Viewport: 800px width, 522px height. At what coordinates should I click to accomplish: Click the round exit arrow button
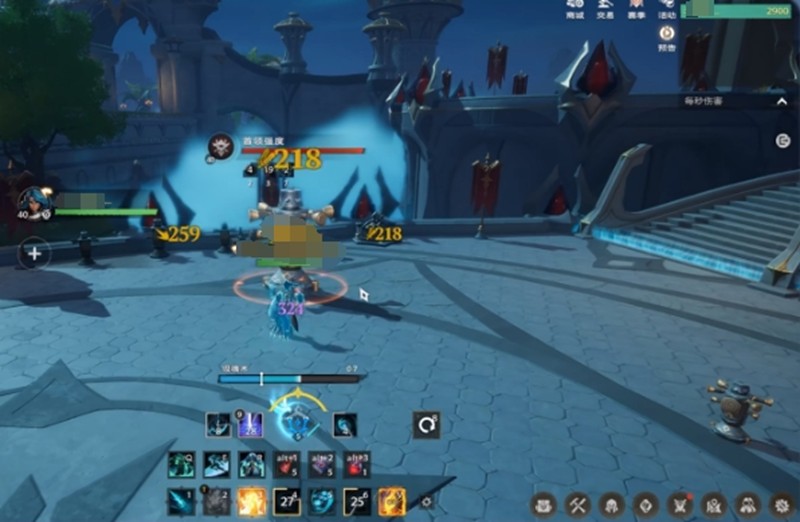[x=783, y=141]
